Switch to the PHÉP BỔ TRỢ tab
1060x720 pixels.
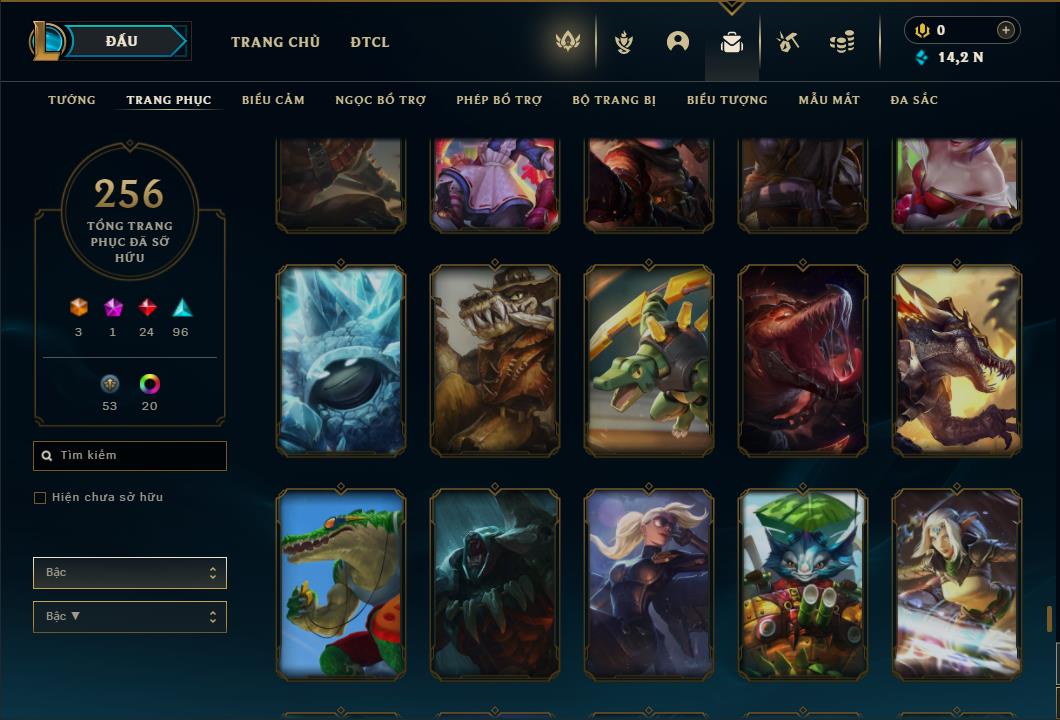[x=499, y=100]
